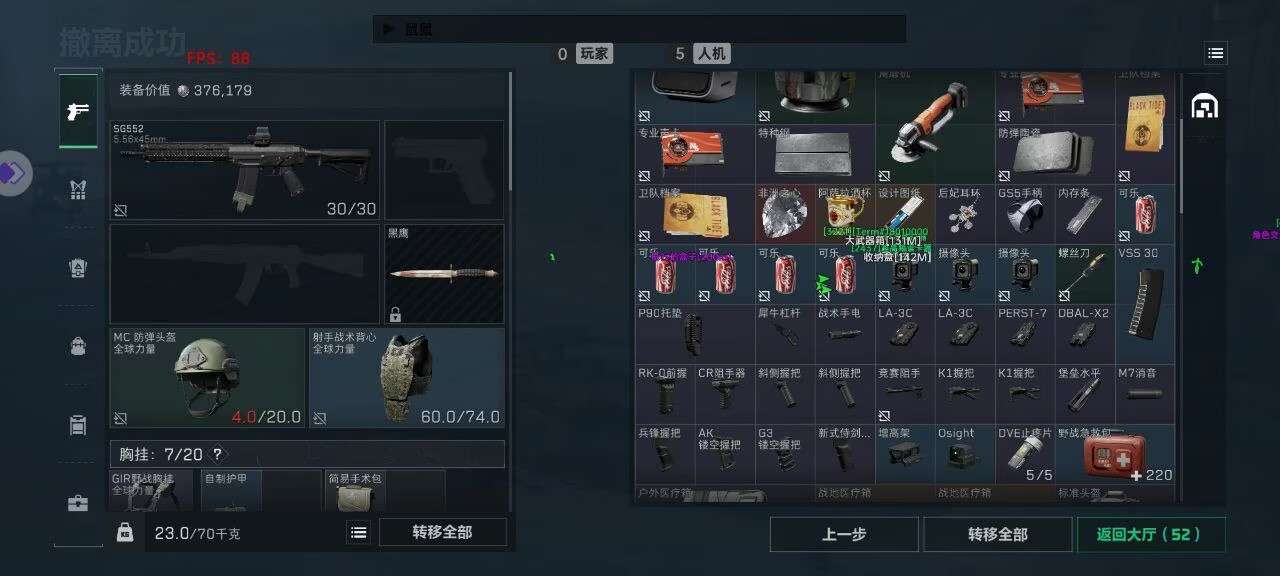Toggle the list view icon beside the weight
1280x576 pixels.
358,533
